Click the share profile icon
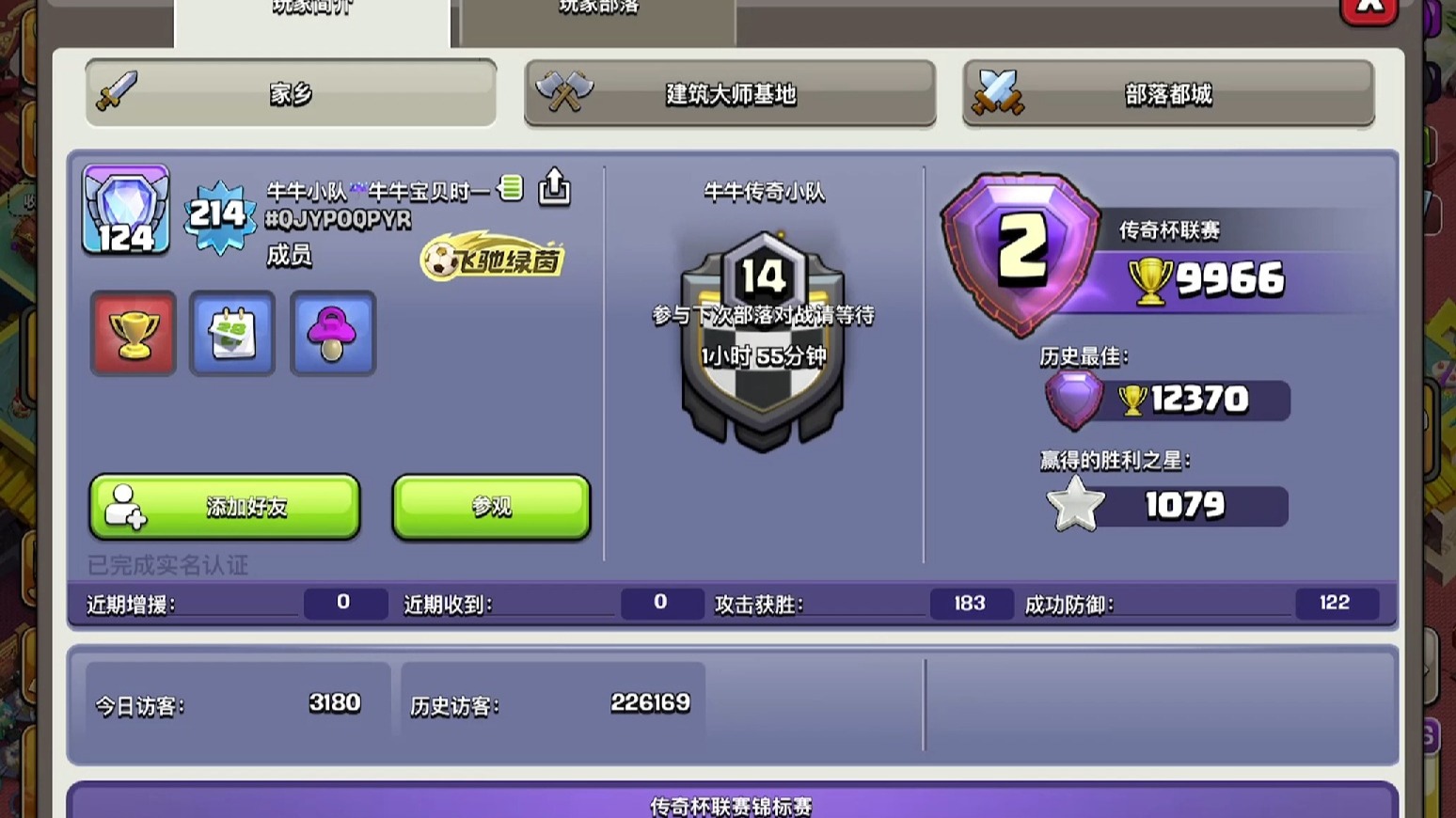The height and width of the screenshot is (818, 1456). (554, 187)
